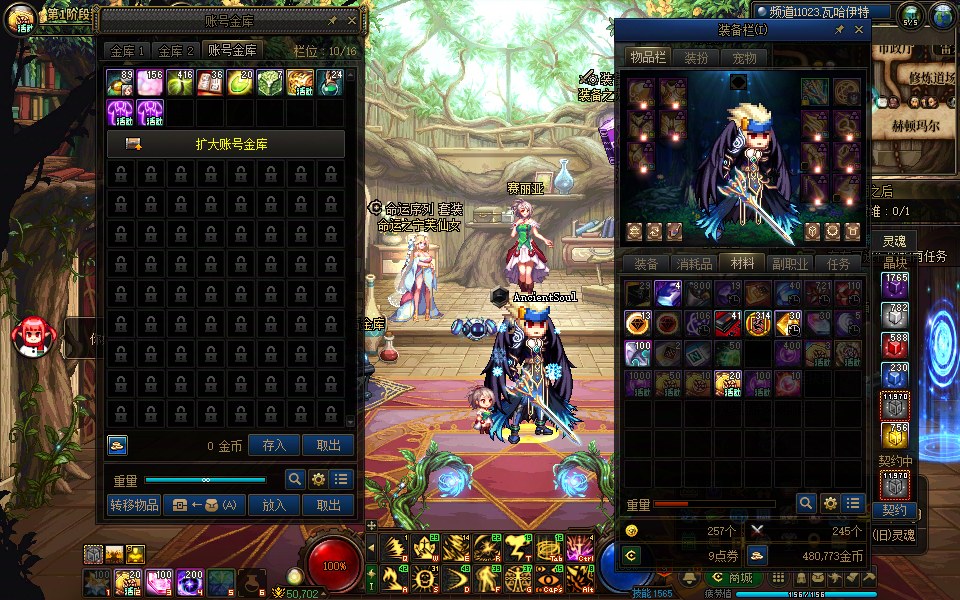
Task: Open the vault search magnifier button
Action: (x=295, y=479)
